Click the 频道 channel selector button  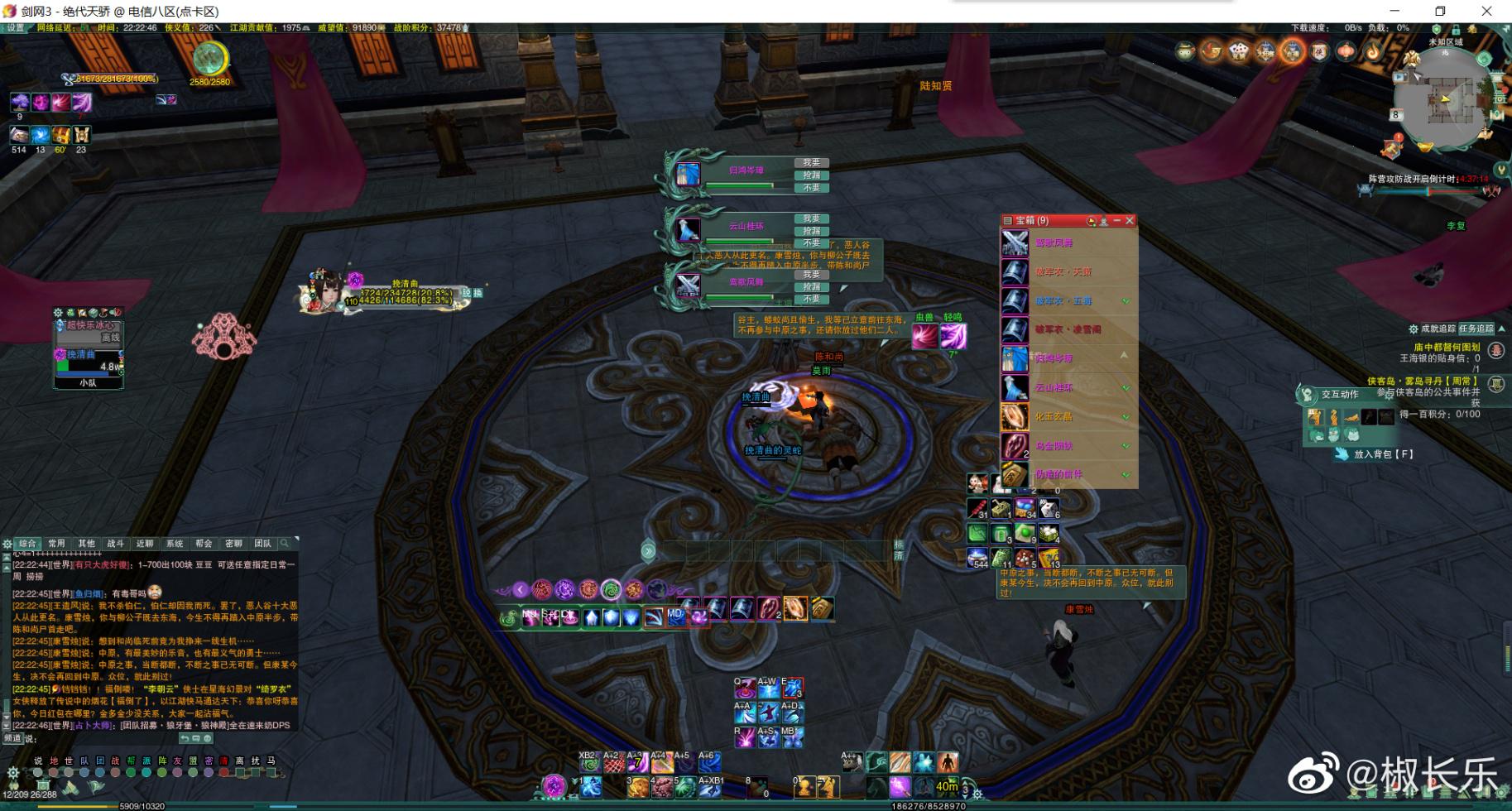click(x=13, y=738)
